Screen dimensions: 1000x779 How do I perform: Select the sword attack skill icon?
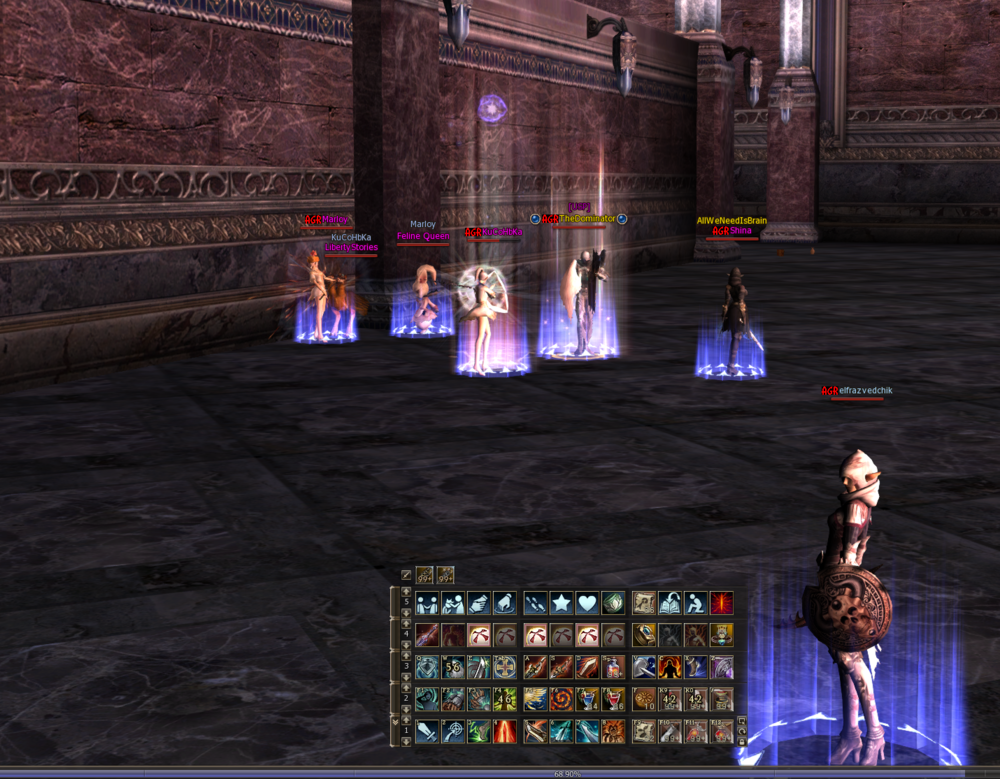click(428, 731)
